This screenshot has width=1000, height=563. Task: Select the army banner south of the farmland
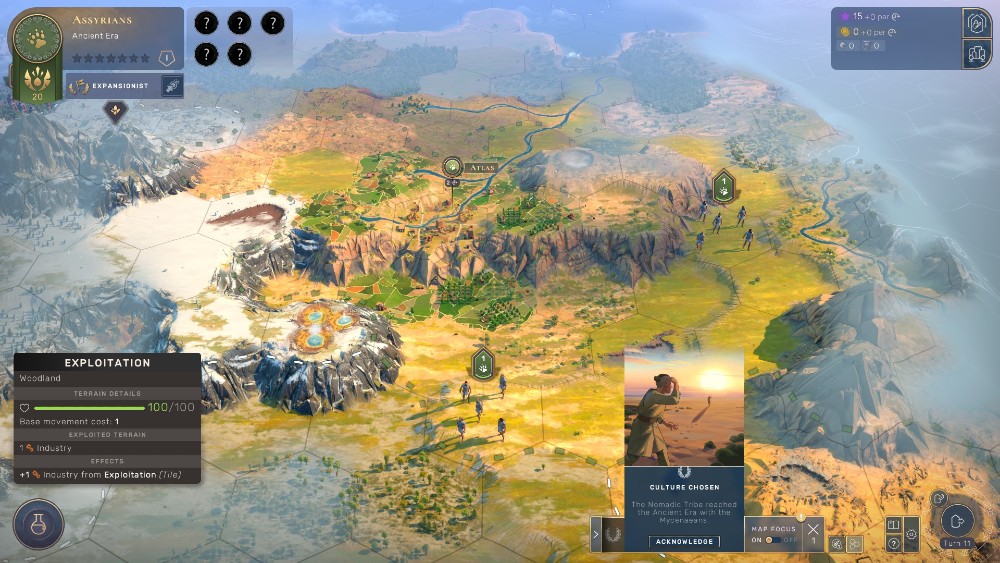point(483,362)
